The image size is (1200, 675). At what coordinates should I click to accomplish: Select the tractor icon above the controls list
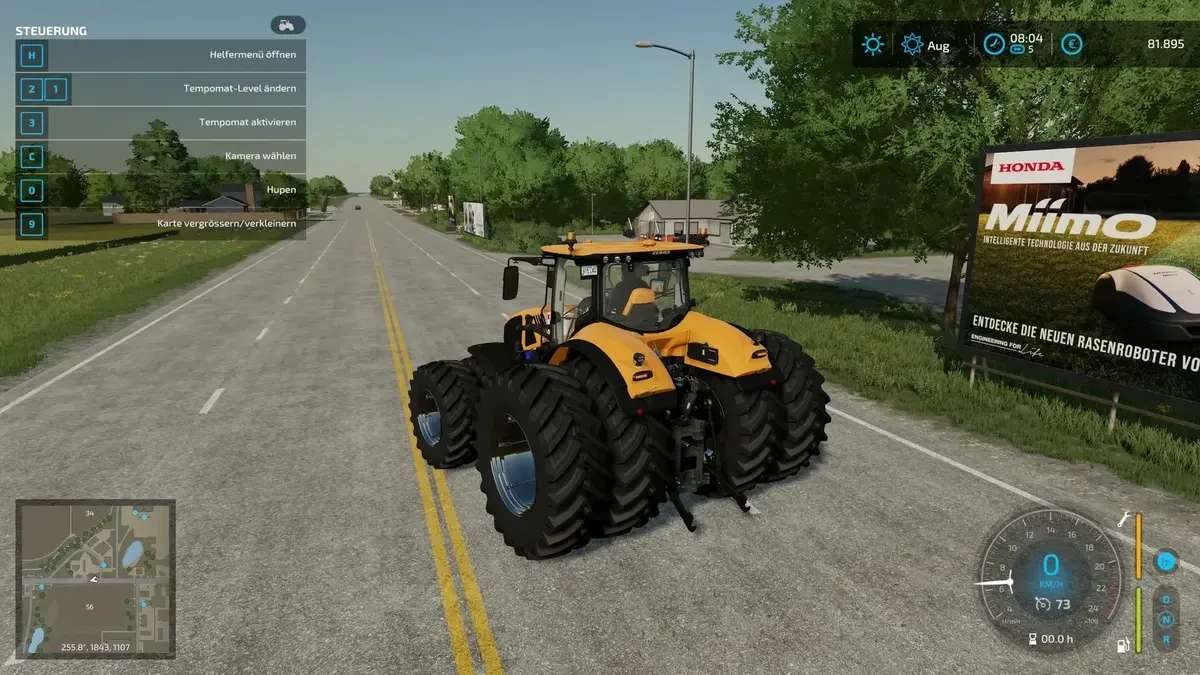[287, 25]
